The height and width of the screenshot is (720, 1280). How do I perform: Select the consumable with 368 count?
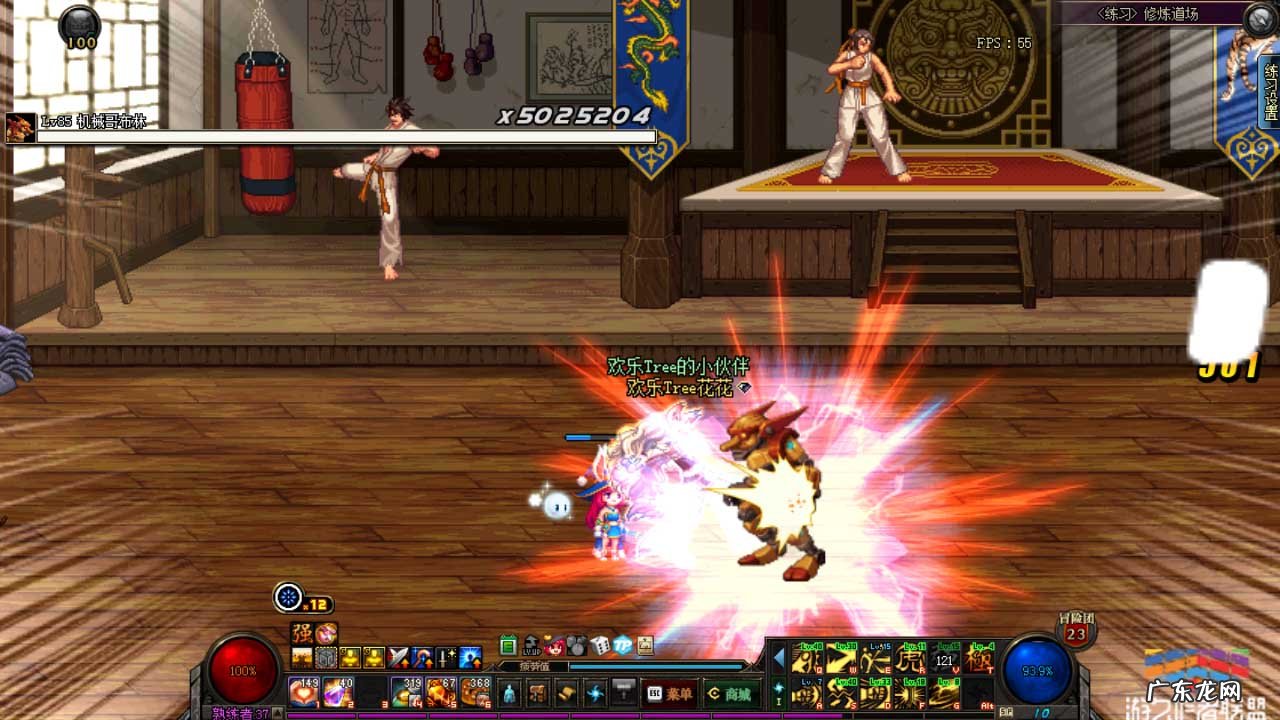[x=475, y=692]
